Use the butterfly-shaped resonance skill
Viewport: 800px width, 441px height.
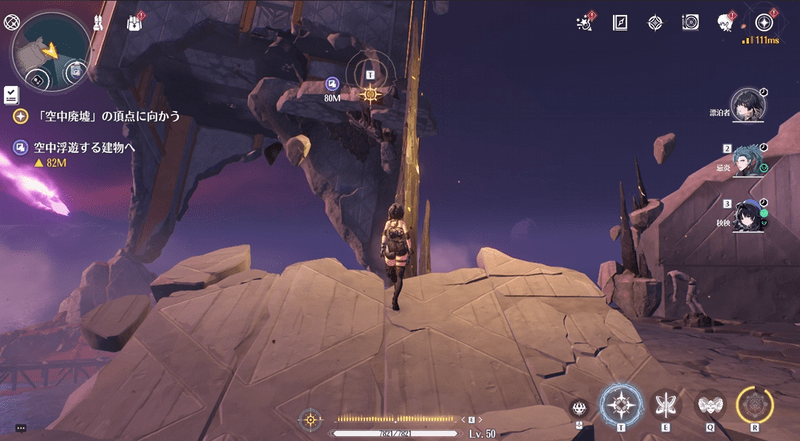coord(665,405)
